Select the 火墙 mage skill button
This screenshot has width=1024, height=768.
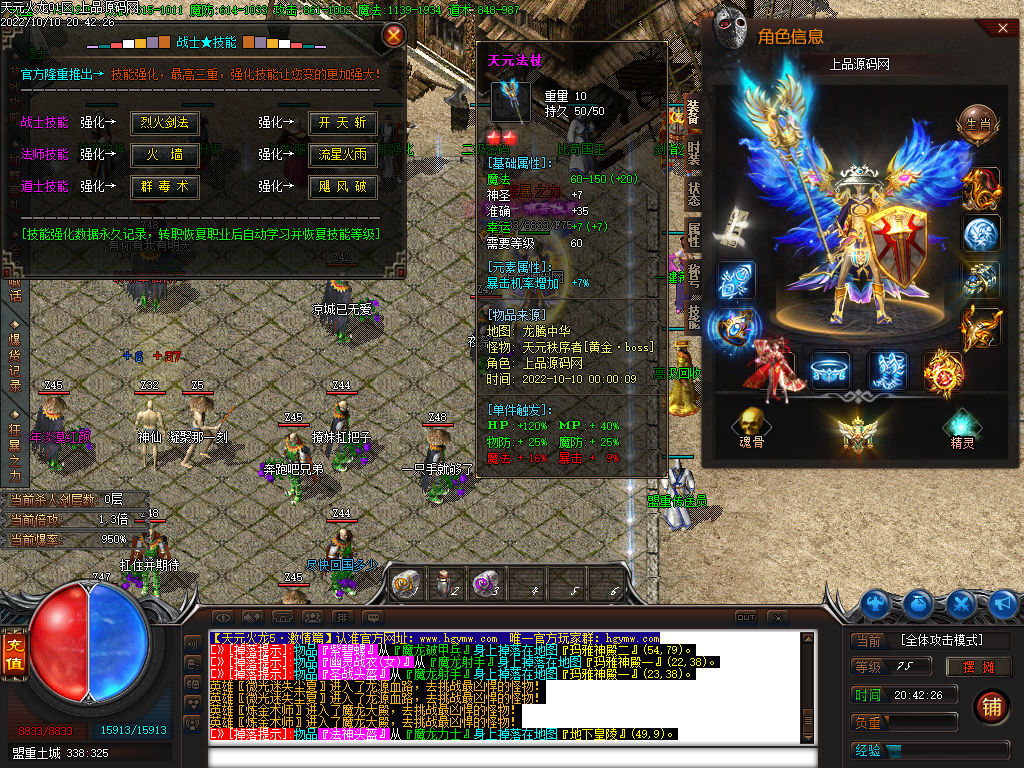[165, 155]
